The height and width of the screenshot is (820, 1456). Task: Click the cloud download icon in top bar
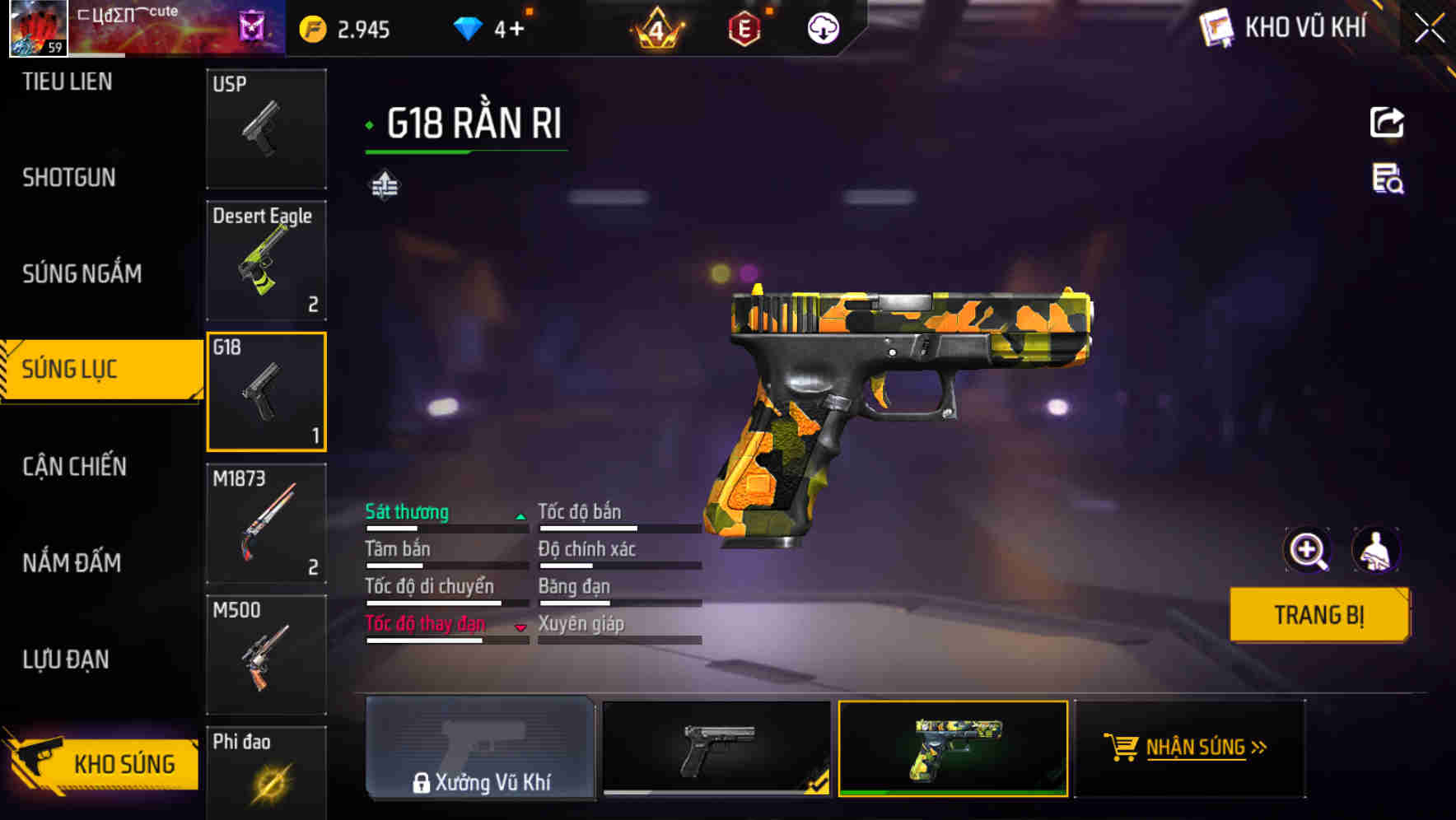(822, 28)
